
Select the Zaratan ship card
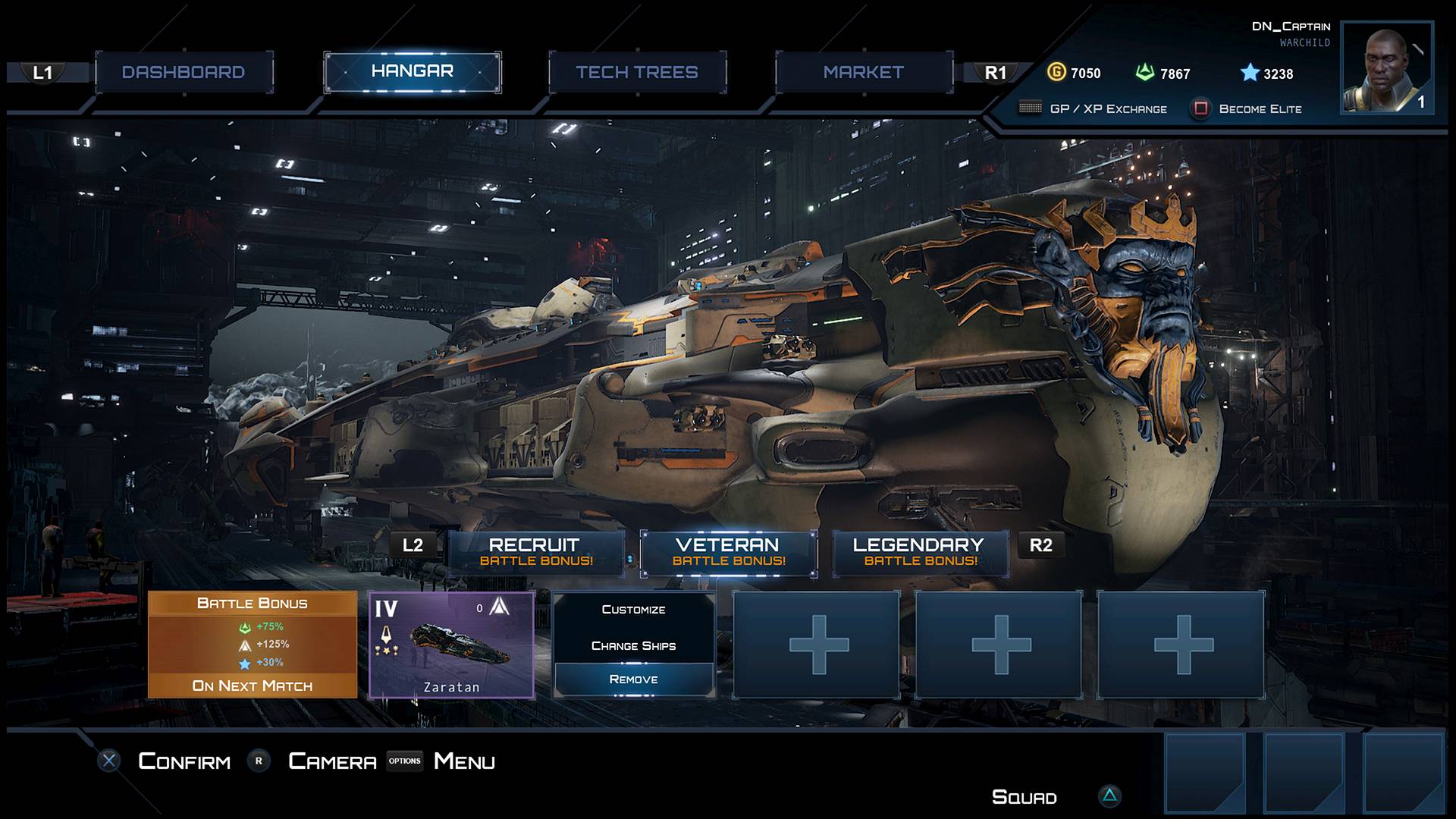[x=451, y=645]
